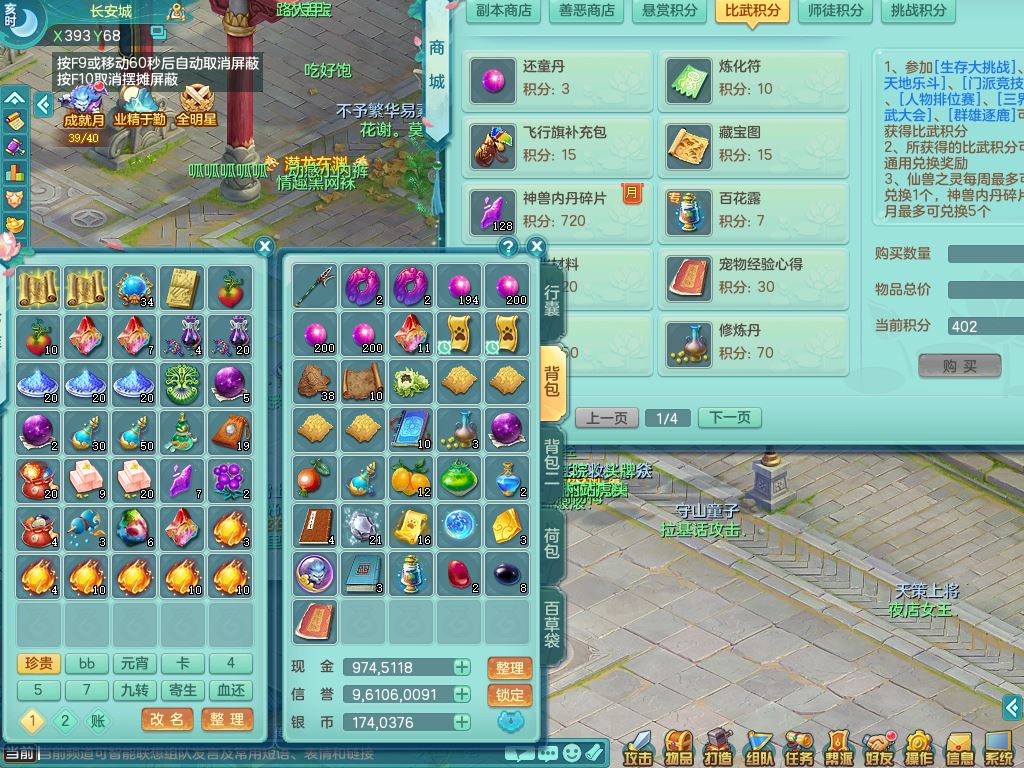Open the 任务 quest menu icon
This screenshot has width=1024, height=768.
[x=798, y=748]
